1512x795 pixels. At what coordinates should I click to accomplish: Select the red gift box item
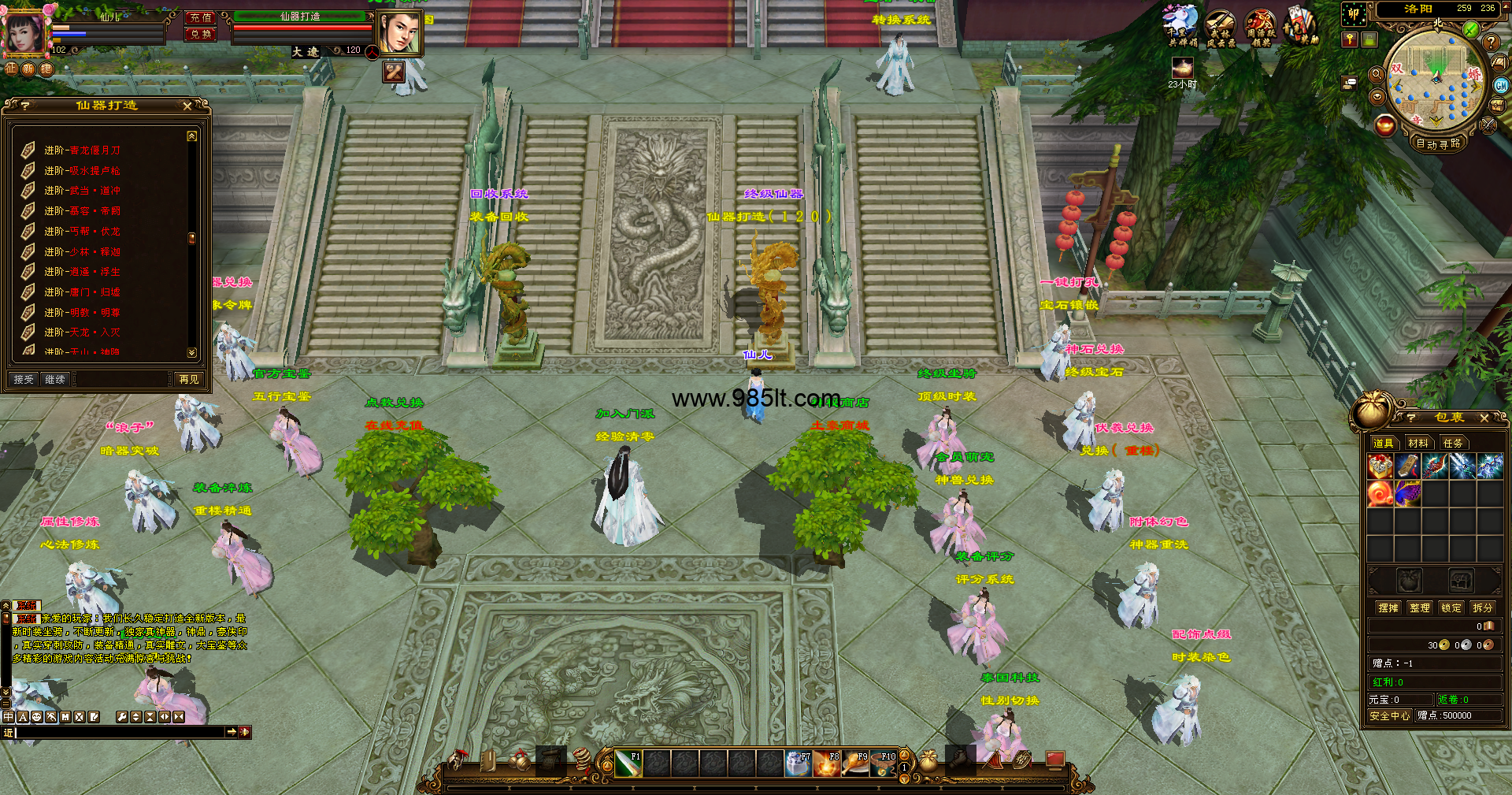pos(1380,466)
